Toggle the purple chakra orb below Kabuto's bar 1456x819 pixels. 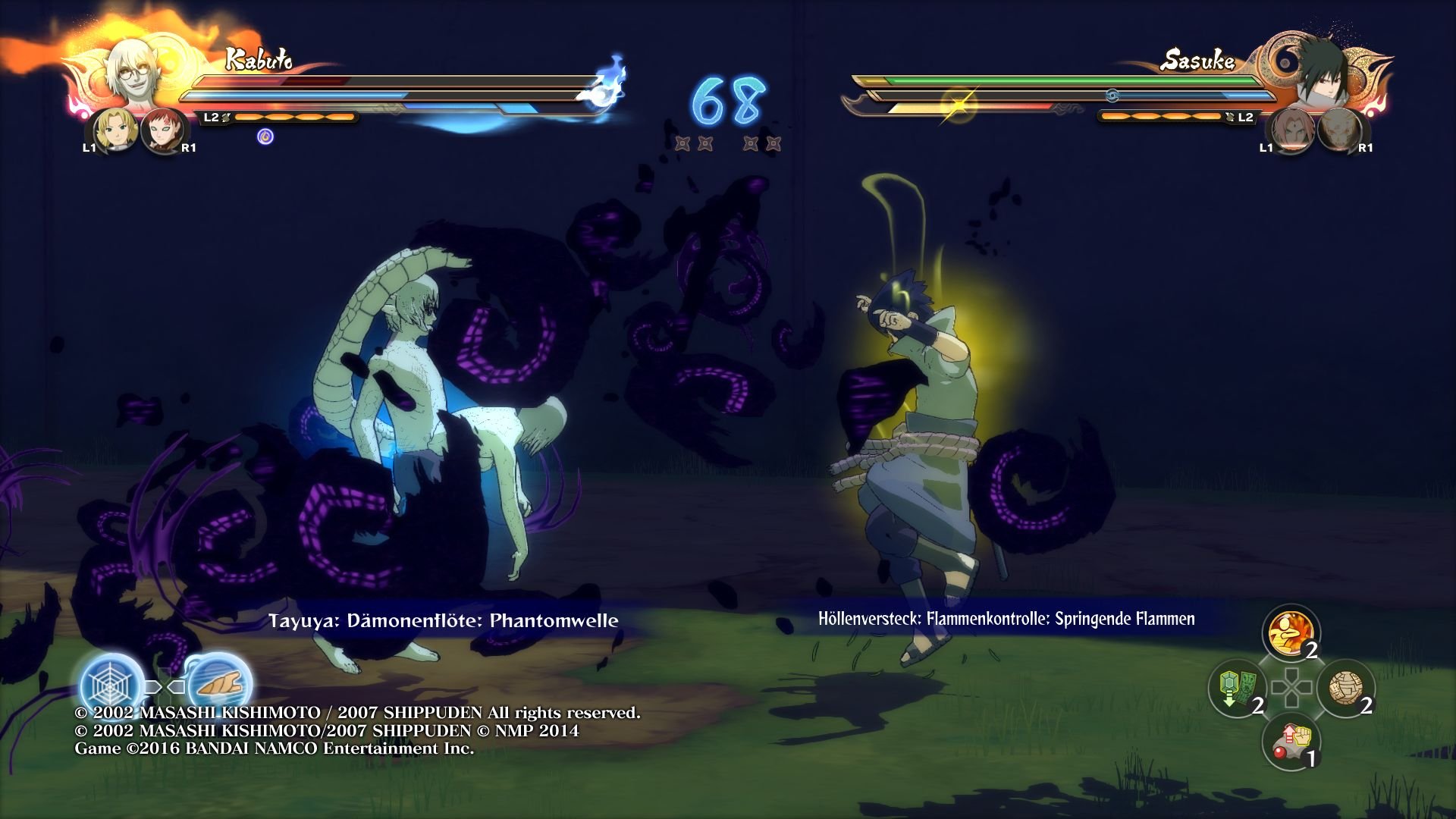click(x=267, y=135)
